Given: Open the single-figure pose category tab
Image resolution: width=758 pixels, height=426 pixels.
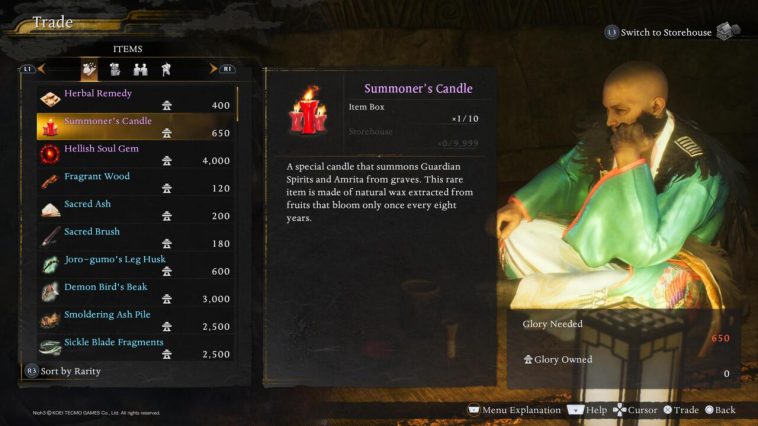Looking at the screenshot, I should pyautogui.click(x=166, y=70).
